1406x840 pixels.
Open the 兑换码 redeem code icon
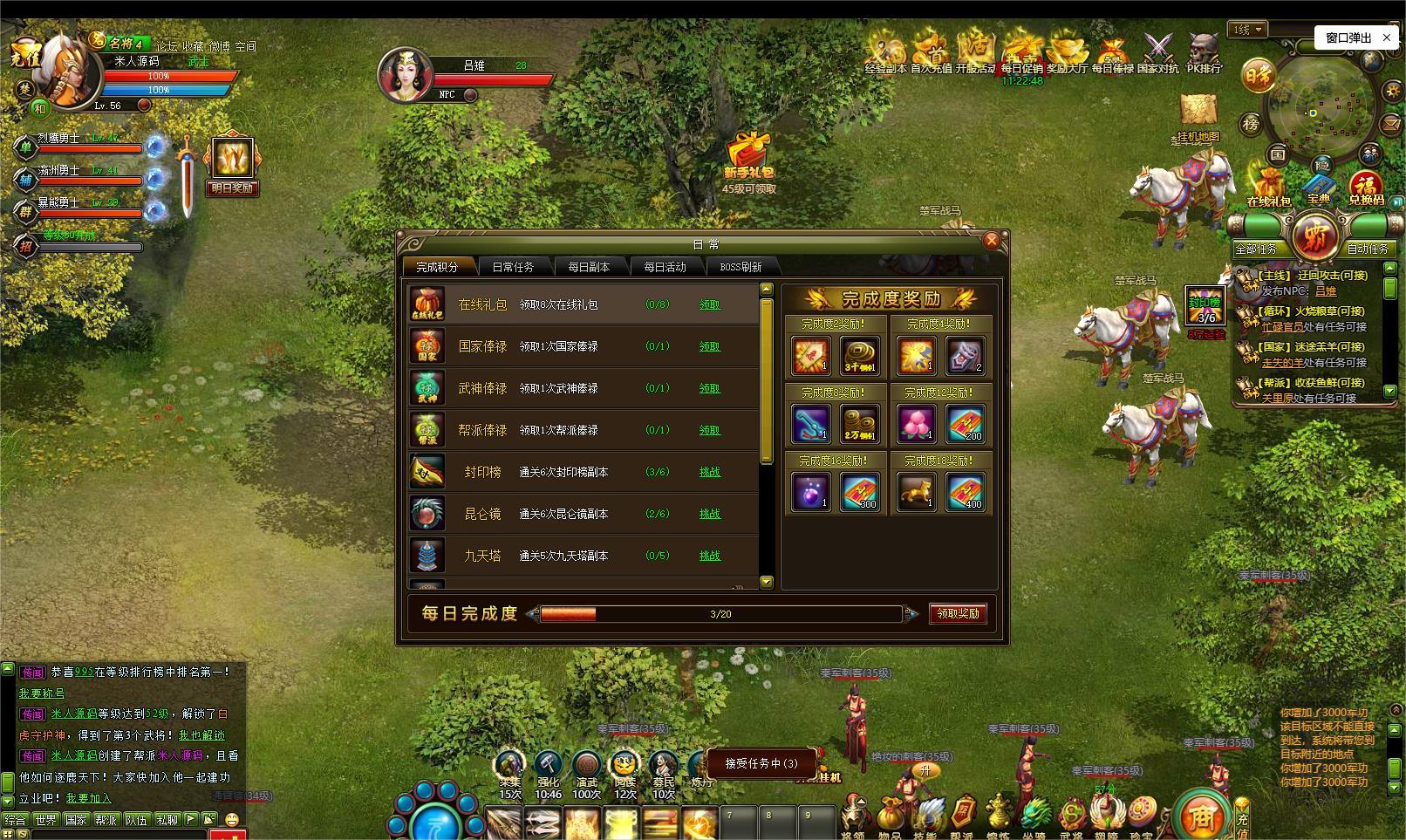[x=1366, y=186]
